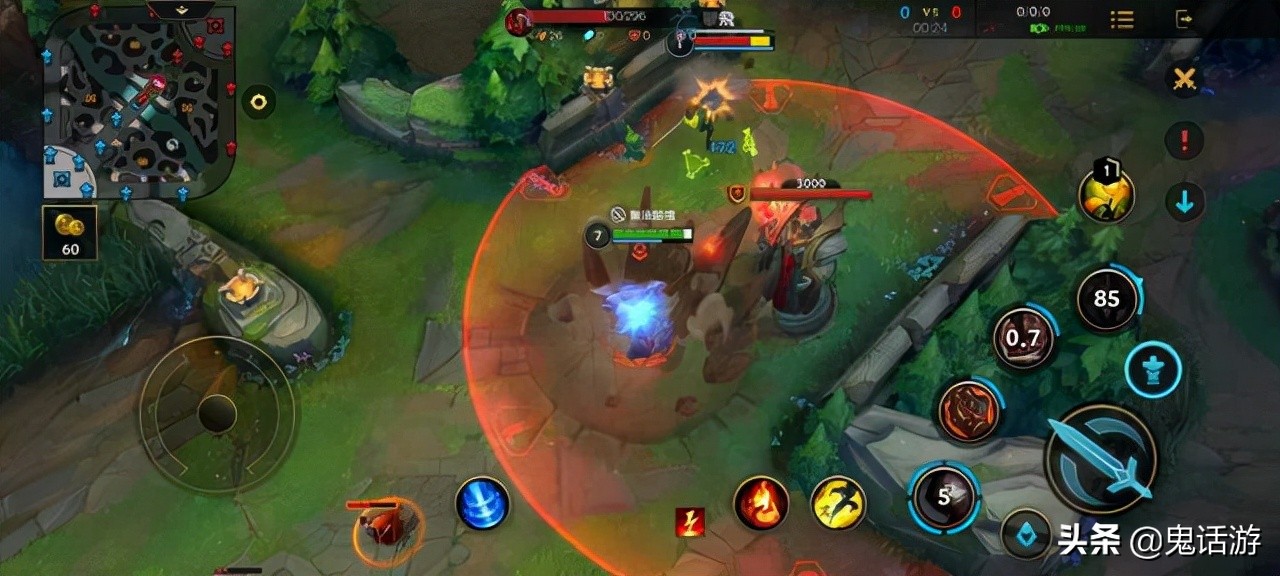The height and width of the screenshot is (576, 1280).
Task: Tap the blue turret targeting button
Action: tap(1152, 370)
